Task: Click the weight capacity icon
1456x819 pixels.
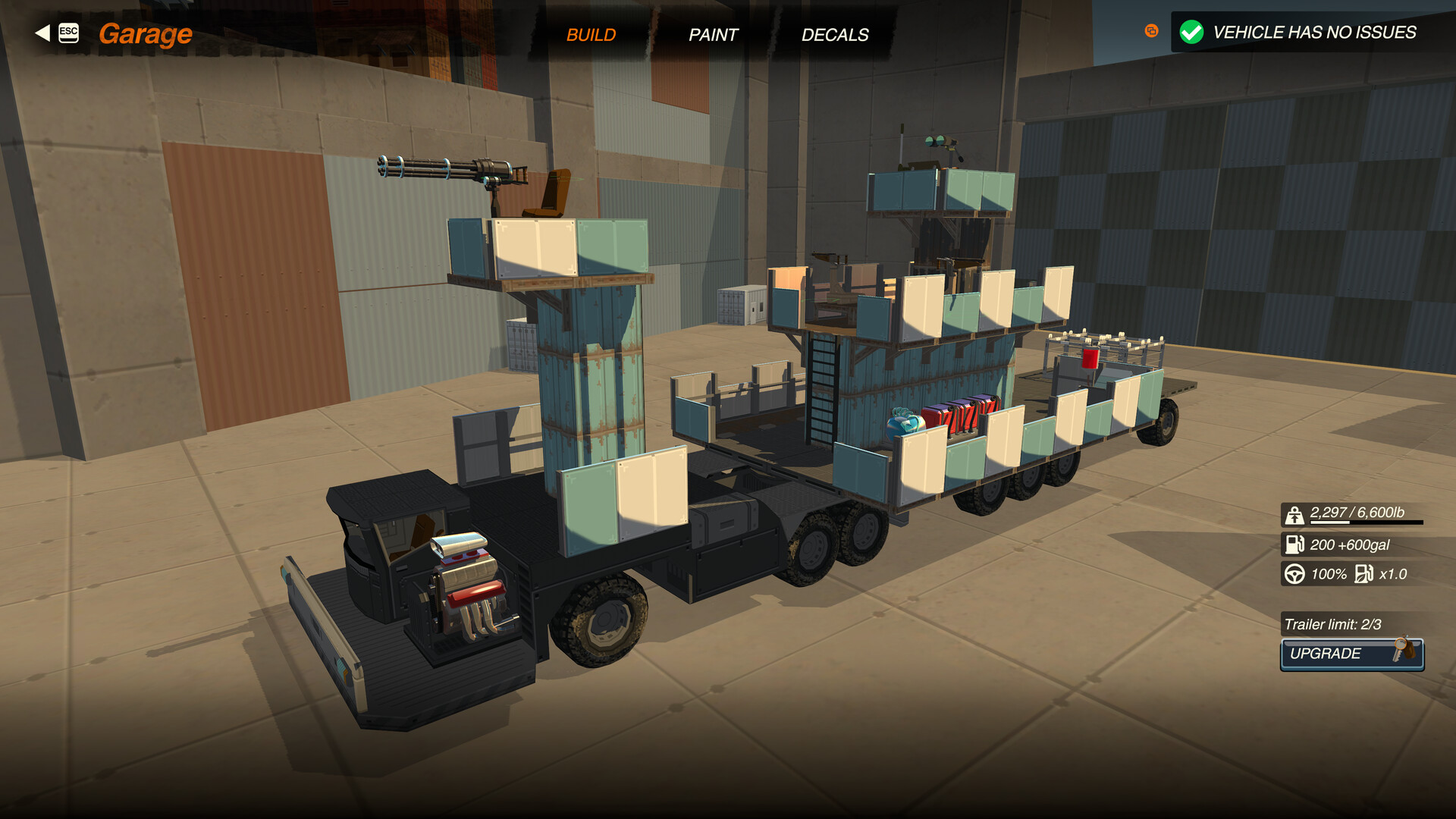Action: coord(1294,514)
